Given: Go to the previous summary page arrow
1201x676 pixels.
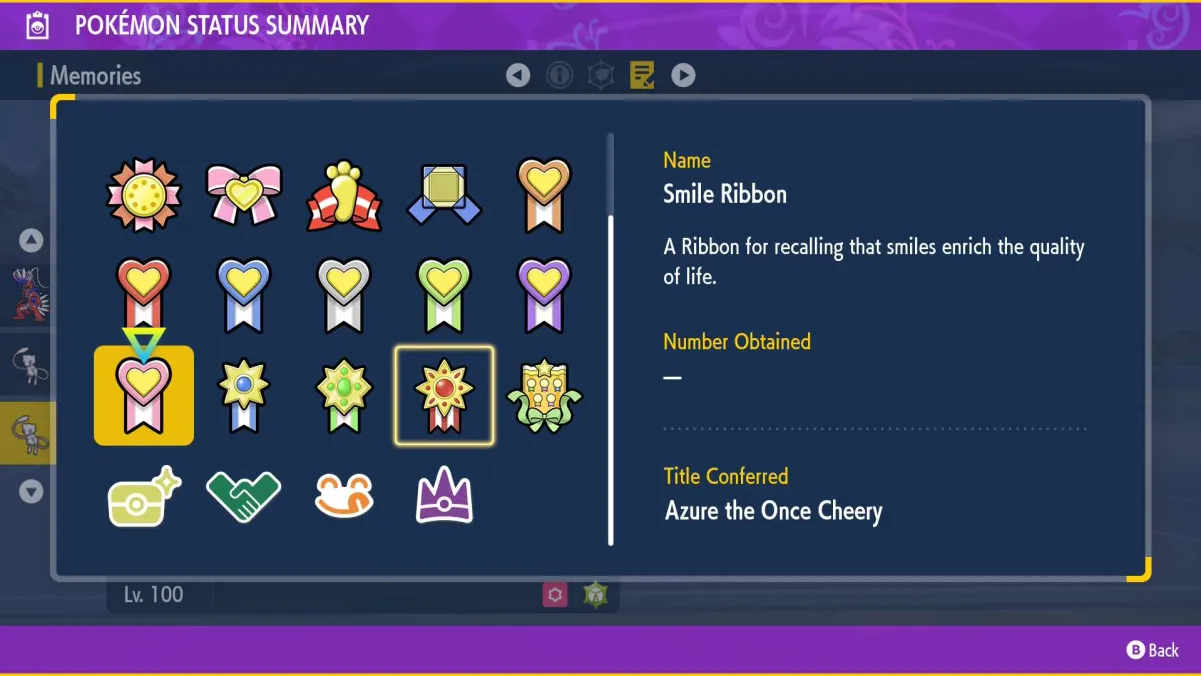Looking at the screenshot, I should pos(518,75).
